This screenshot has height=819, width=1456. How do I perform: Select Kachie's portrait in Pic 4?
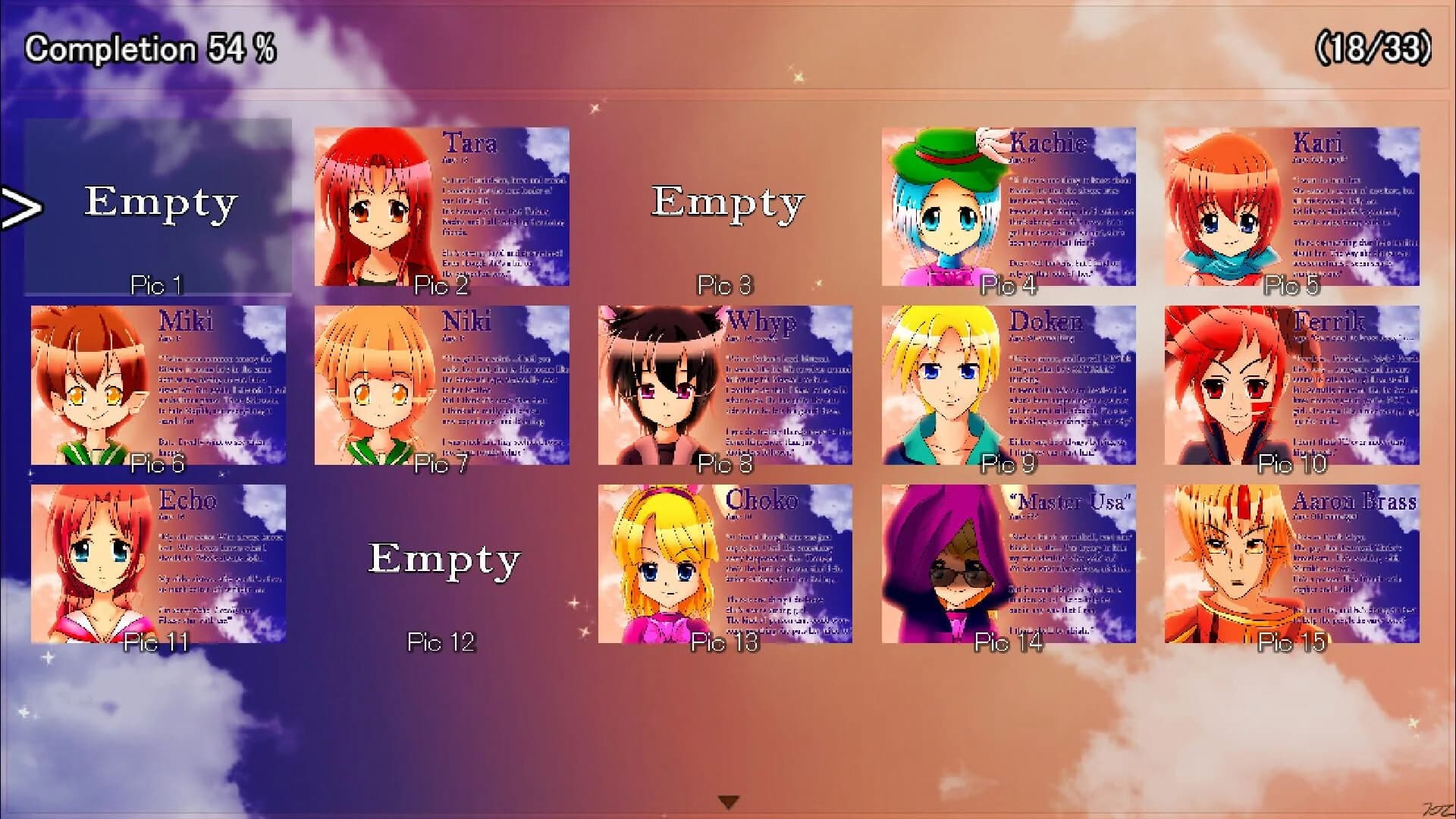[1009, 205]
